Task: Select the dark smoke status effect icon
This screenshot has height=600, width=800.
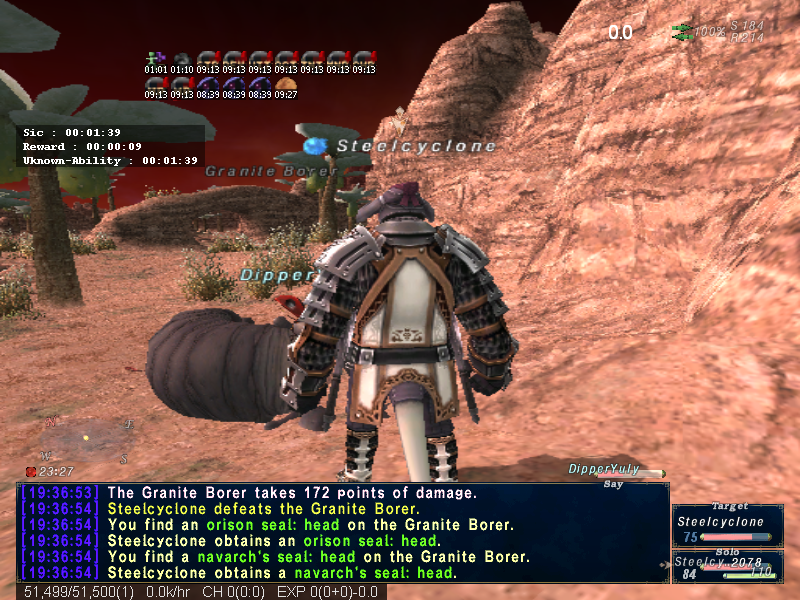Action: point(181,58)
